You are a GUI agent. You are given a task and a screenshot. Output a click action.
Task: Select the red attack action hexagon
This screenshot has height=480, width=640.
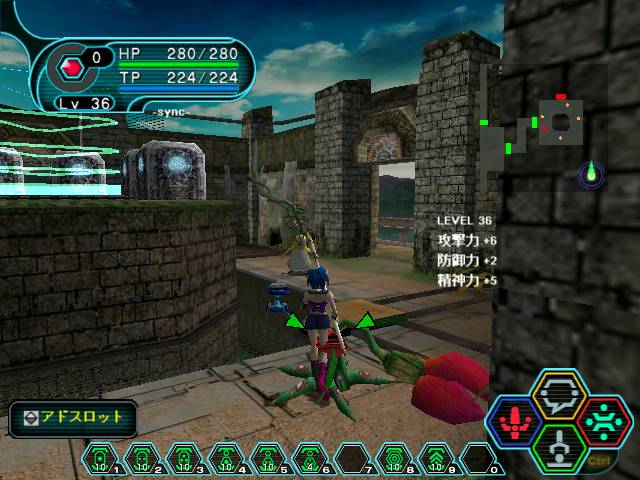[516, 421]
